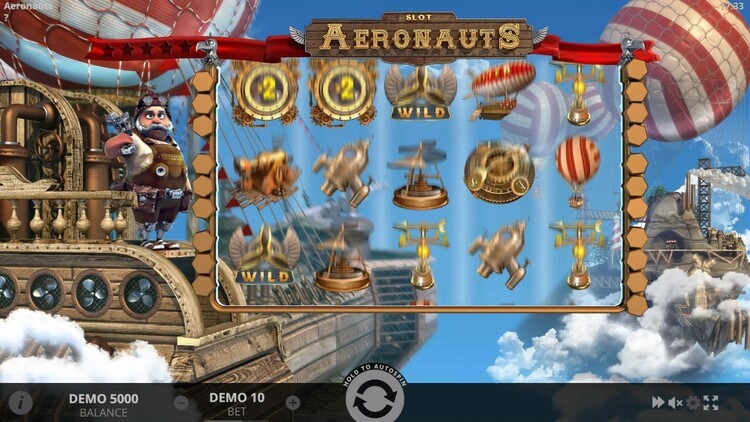Open settings via the gear icon
The height and width of the screenshot is (422, 750).
(x=693, y=402)
